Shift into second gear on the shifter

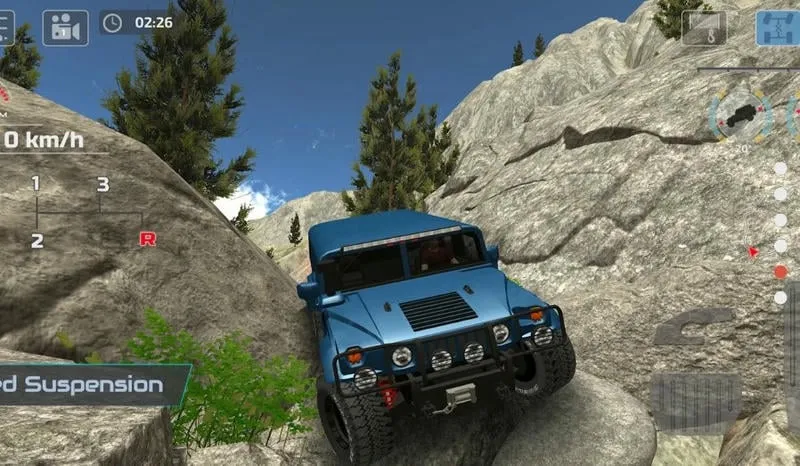tap(37, 240)
